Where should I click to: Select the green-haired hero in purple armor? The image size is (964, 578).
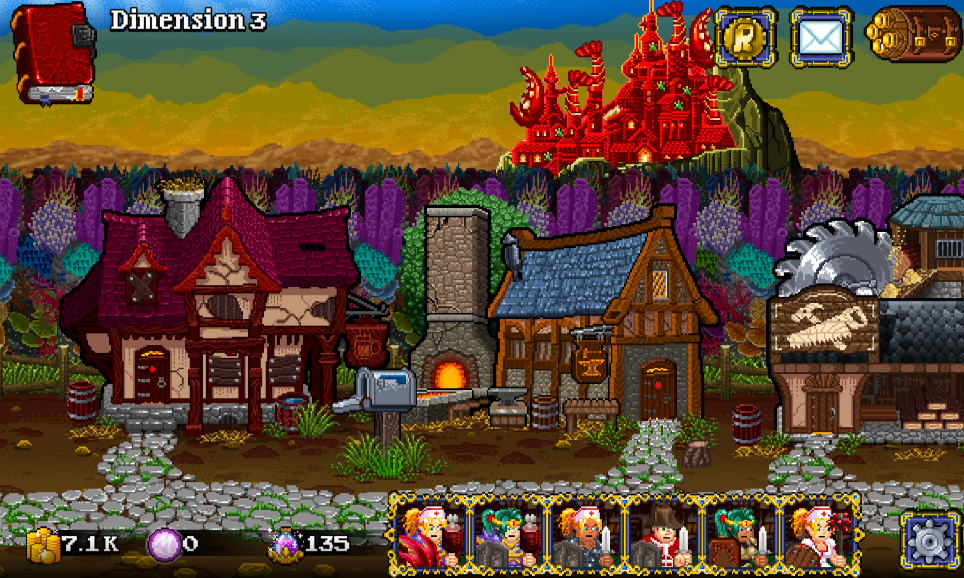507,536
